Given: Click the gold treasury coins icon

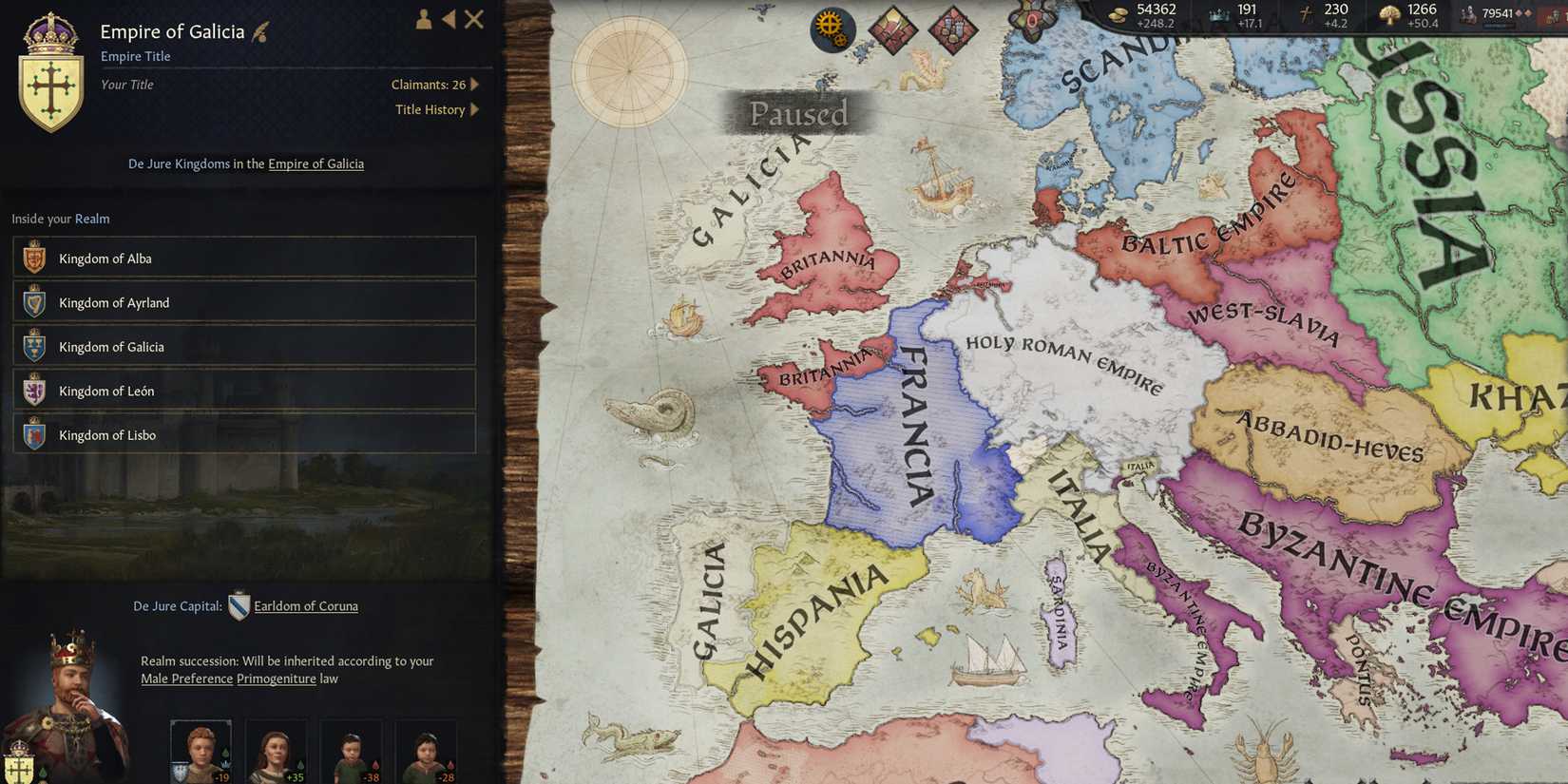Looking at the screenshot, I should point(1119,14).
